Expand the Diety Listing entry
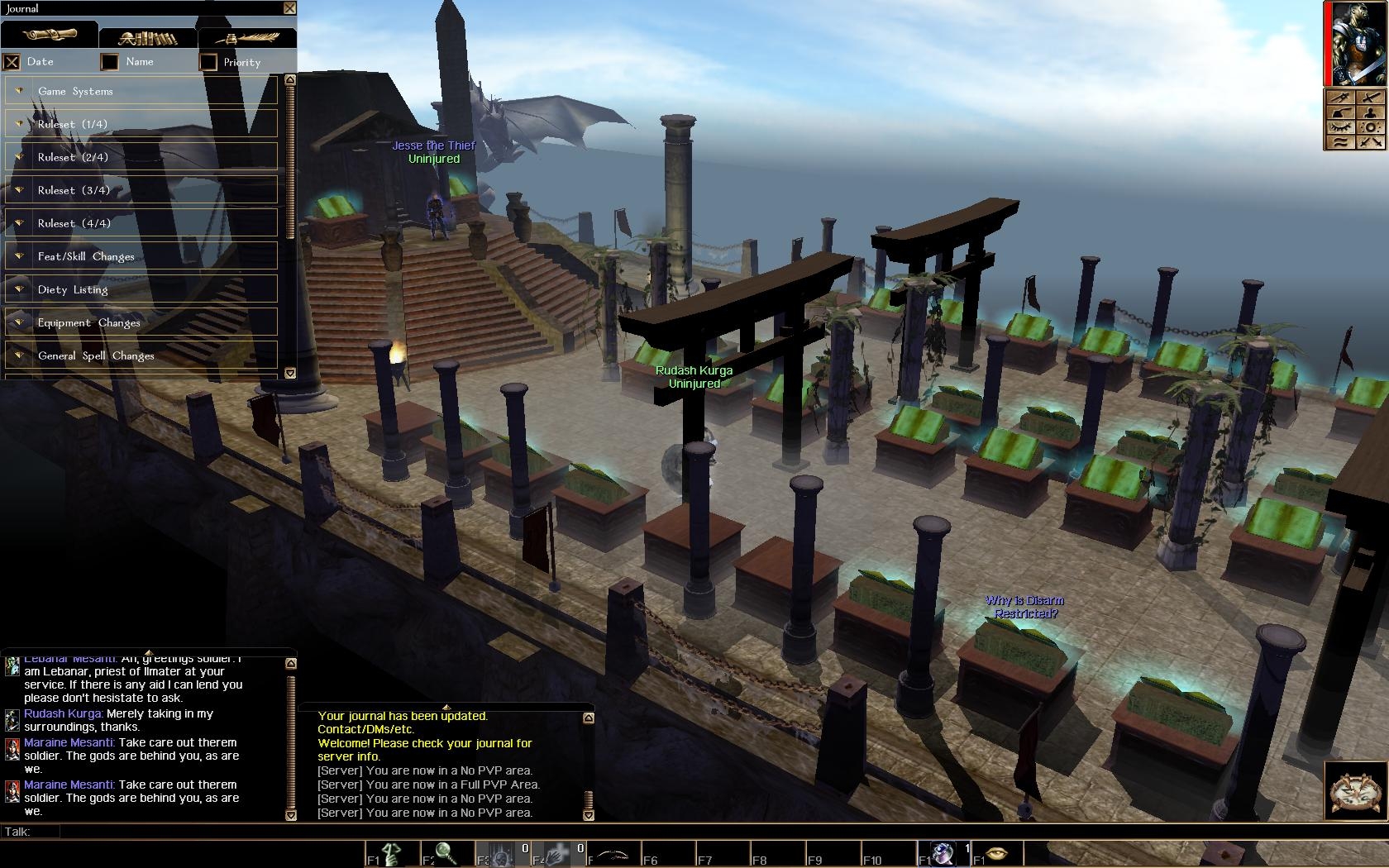Viewport: 1389px width, 868px height. tap(141, 289)
